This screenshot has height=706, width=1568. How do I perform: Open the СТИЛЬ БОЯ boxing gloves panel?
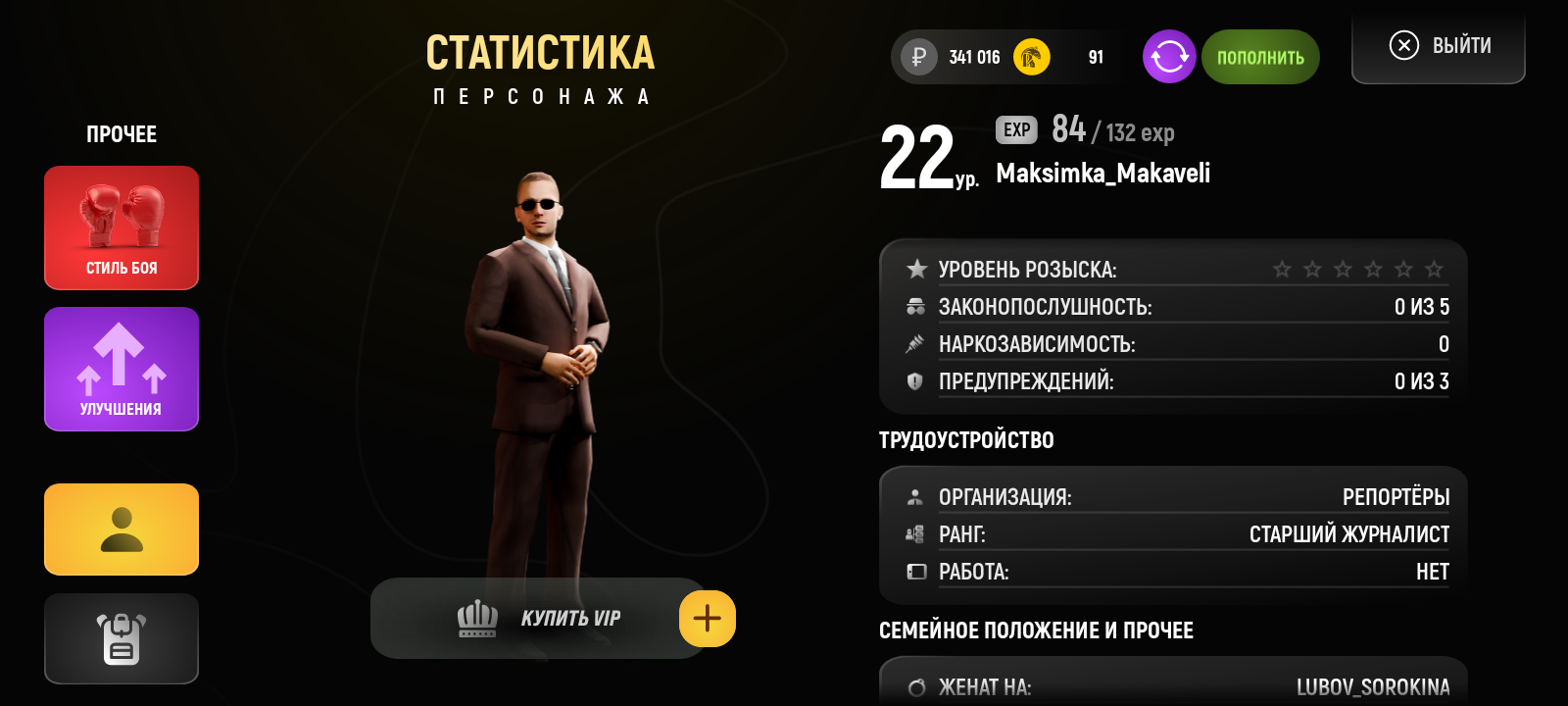click(x=121, y=227)
